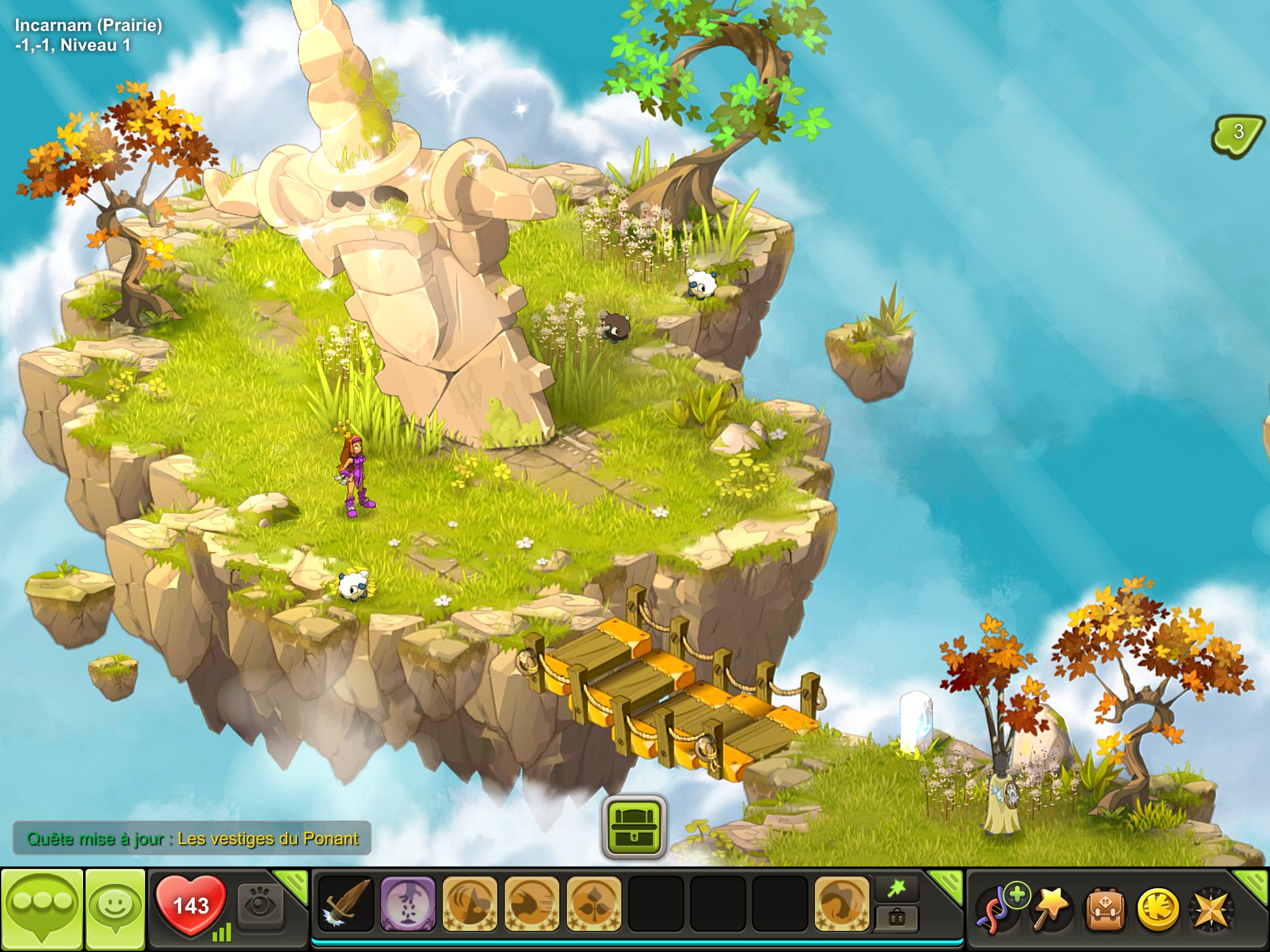Open the green notification badge showing 3
Screen dimensions: 1270x952
click(1238, 133)
